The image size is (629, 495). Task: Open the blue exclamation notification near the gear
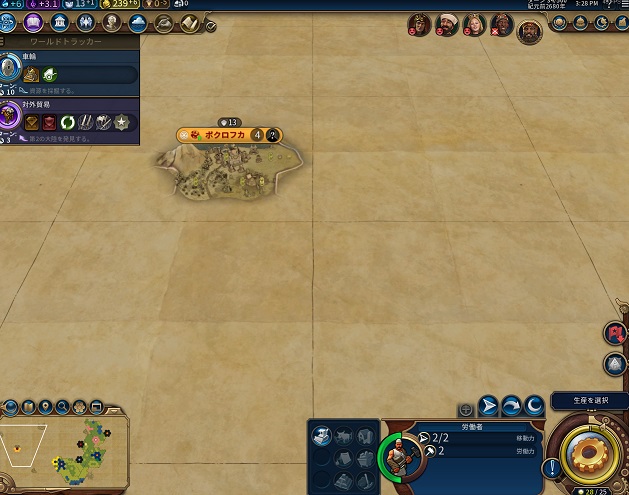point(549,467)
